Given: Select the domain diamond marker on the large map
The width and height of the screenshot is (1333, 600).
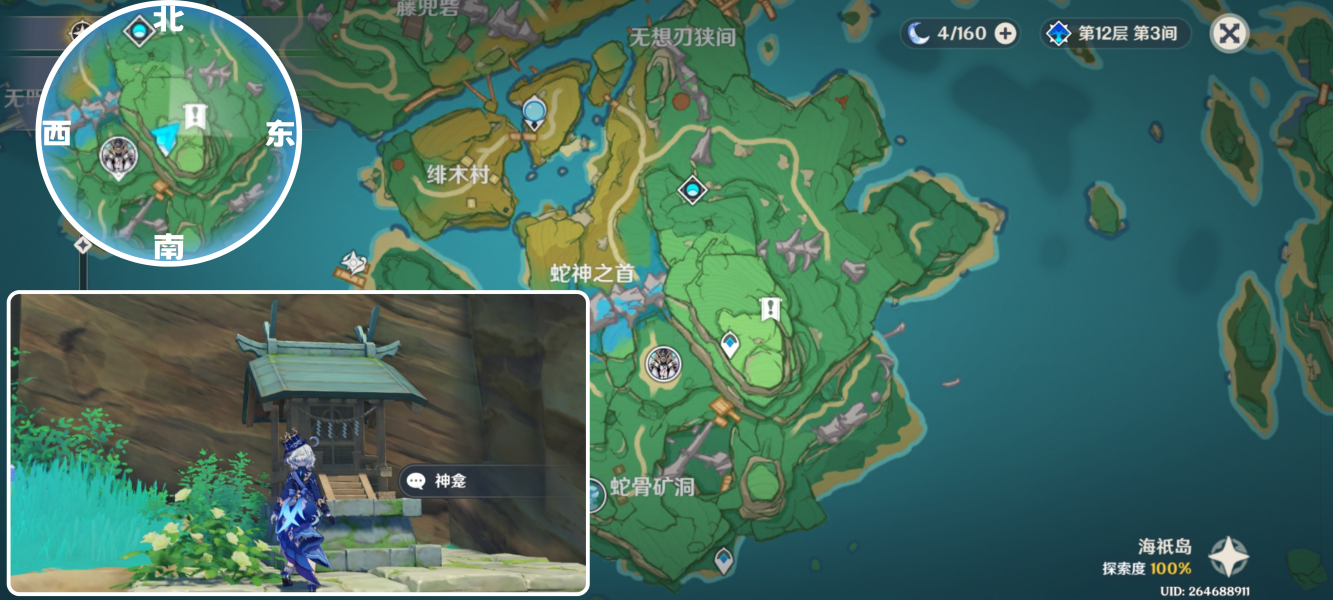Looking at the screenshot, I should [692, 188].
